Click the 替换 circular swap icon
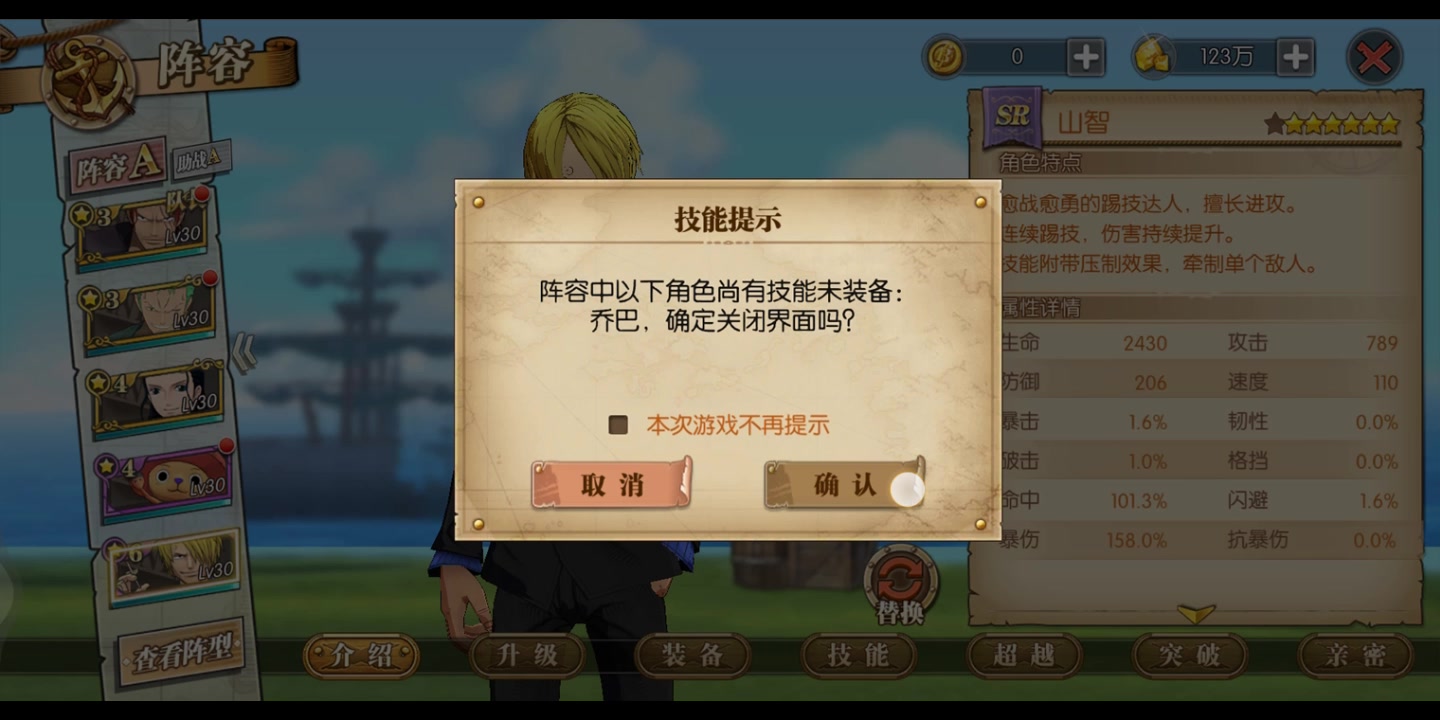 (x=899, y=576)
